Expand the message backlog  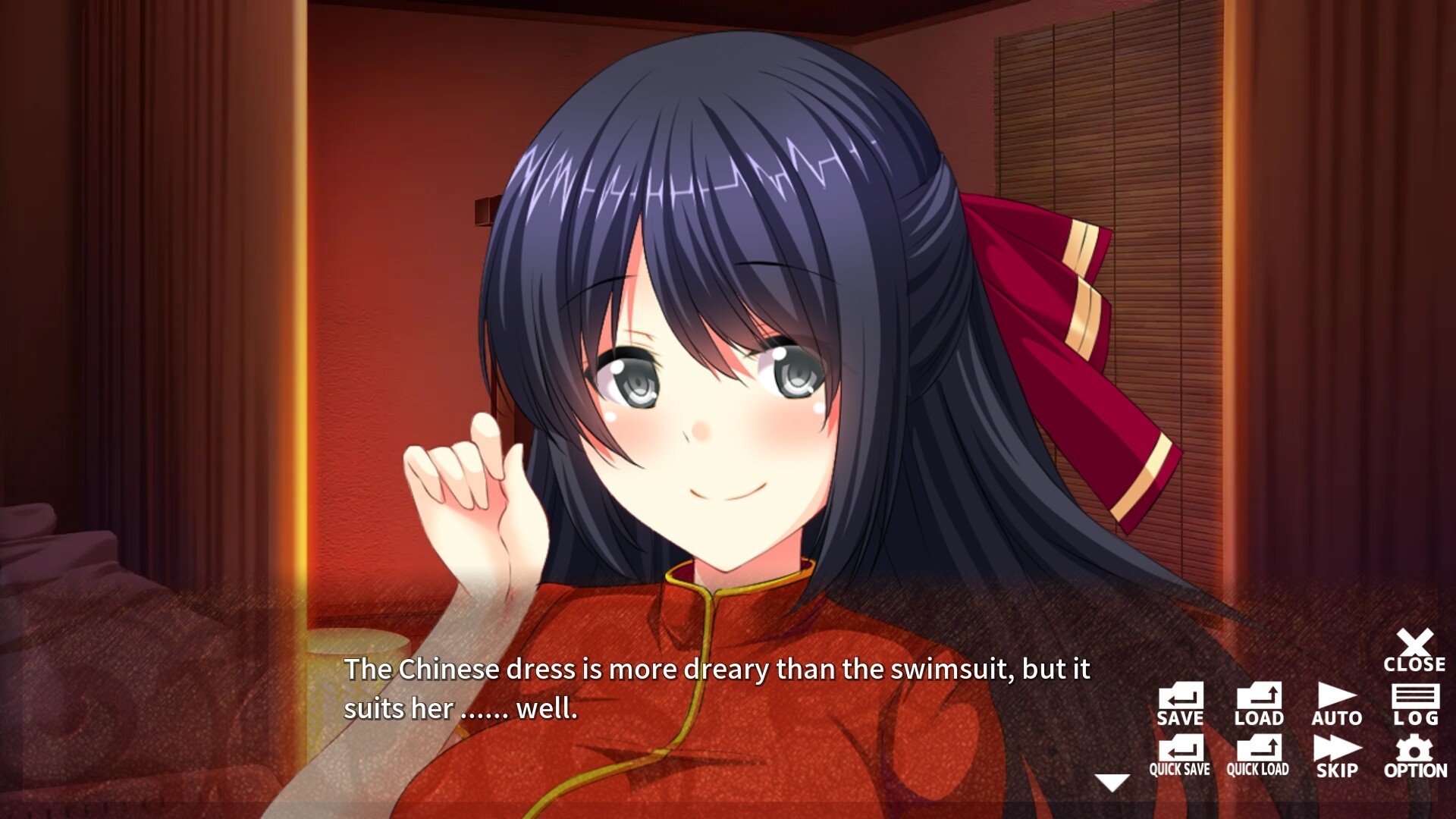[1415, 705]
